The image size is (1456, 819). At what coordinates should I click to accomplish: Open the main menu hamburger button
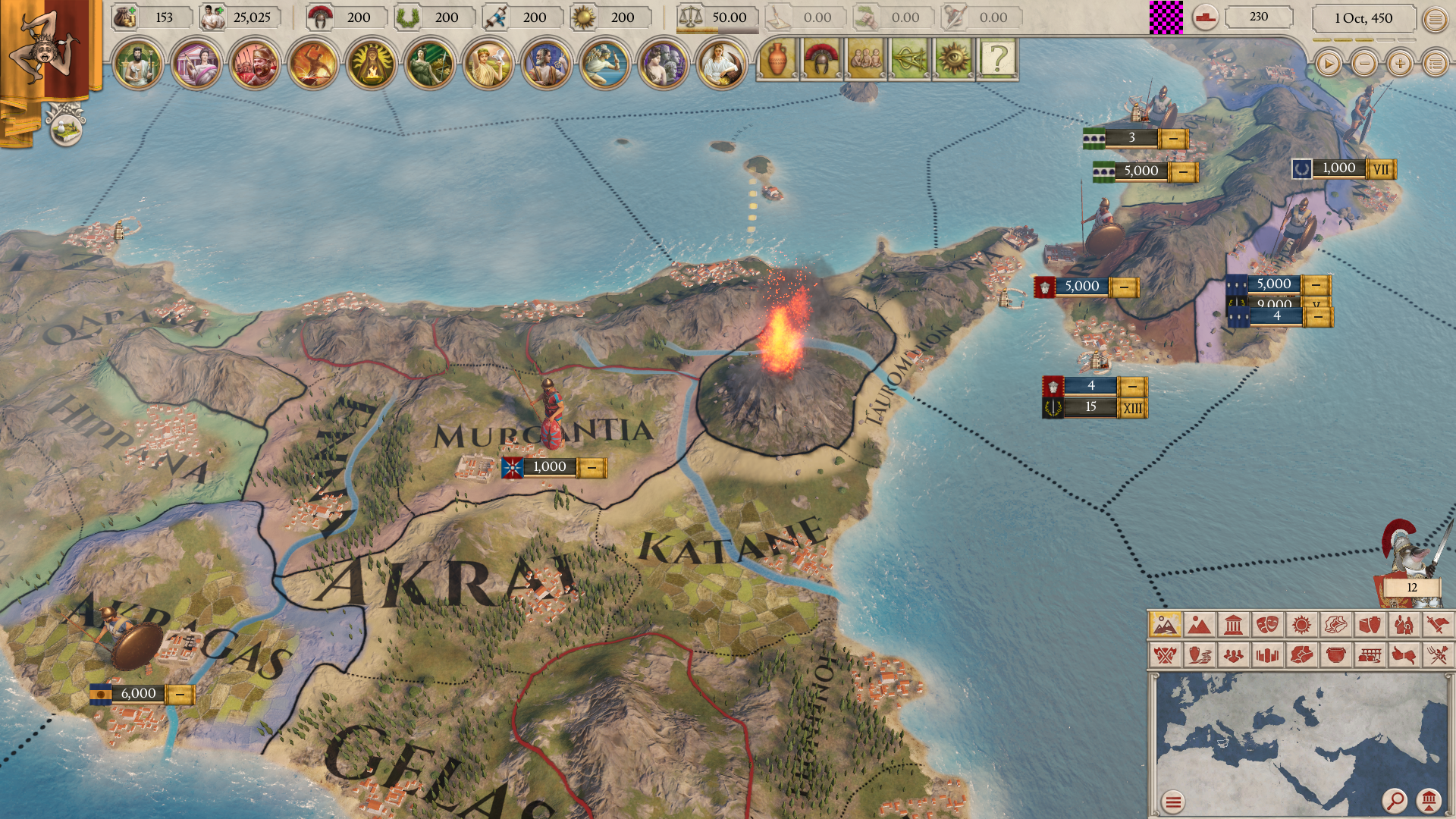(1435, 20)
